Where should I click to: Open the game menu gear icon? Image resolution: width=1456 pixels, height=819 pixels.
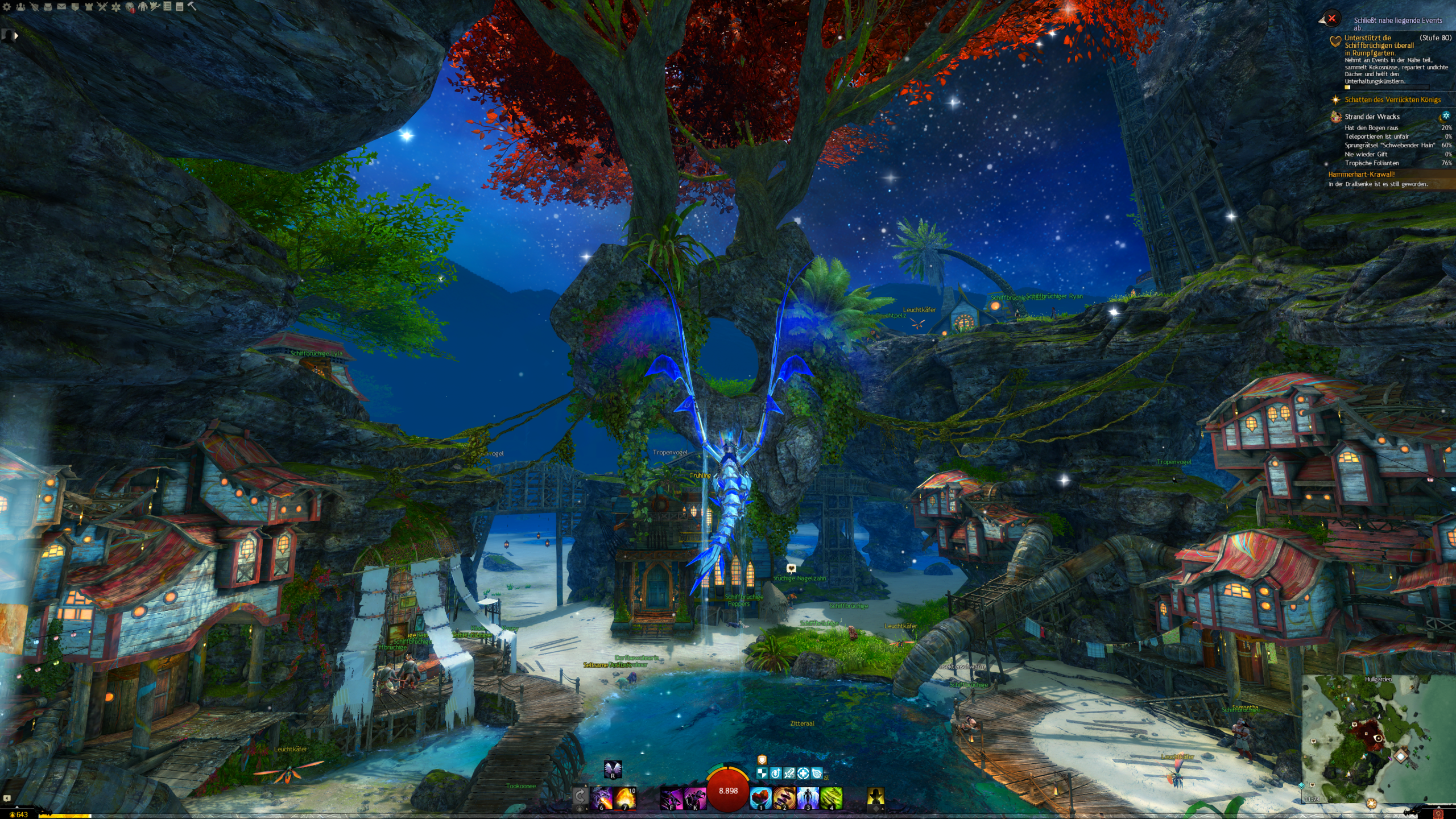coord(7,7)
